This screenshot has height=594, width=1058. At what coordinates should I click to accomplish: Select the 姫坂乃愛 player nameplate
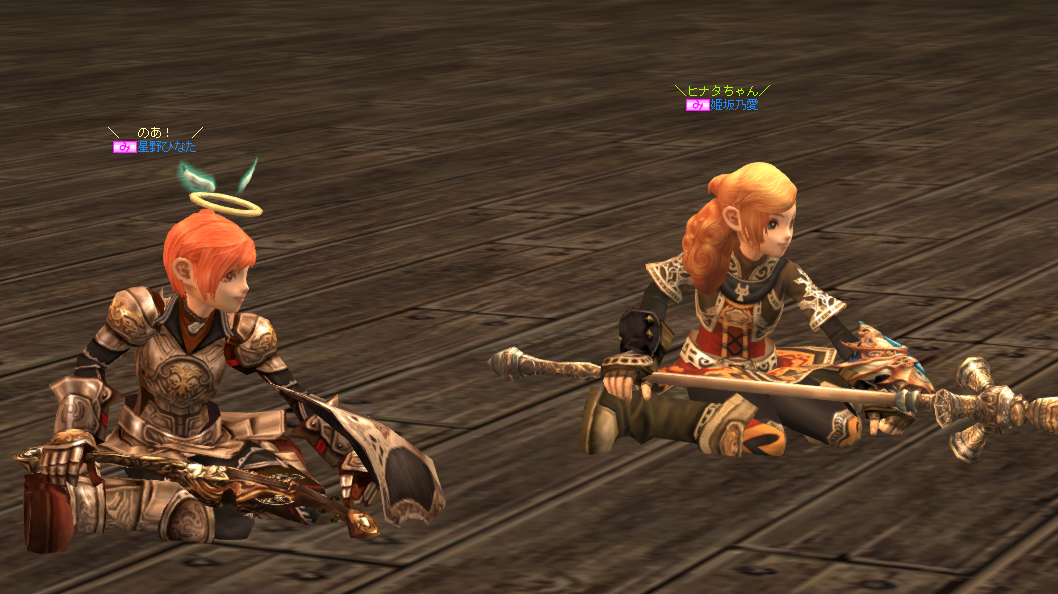tap(733, 105)
